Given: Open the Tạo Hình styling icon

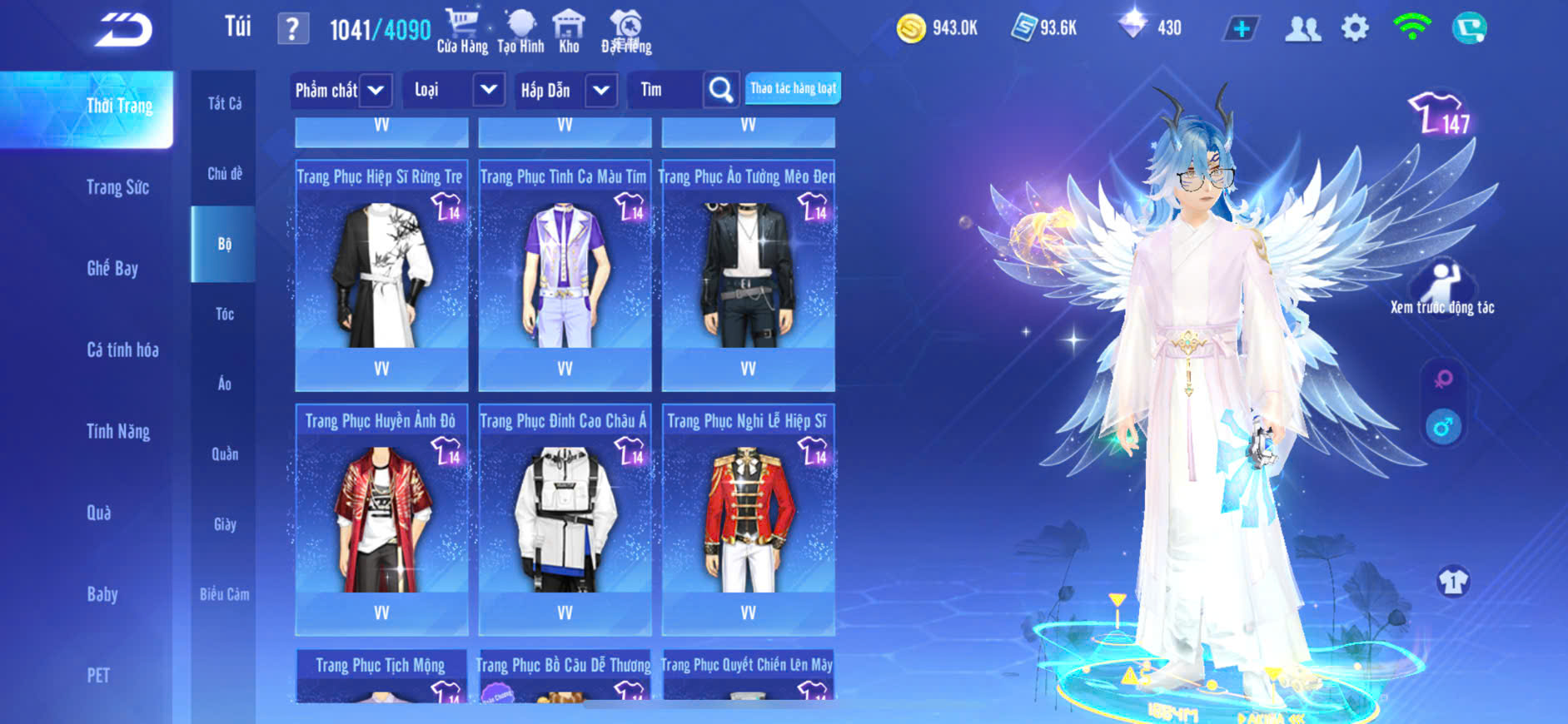Looking at the screenshot, I should coord(520,31).
